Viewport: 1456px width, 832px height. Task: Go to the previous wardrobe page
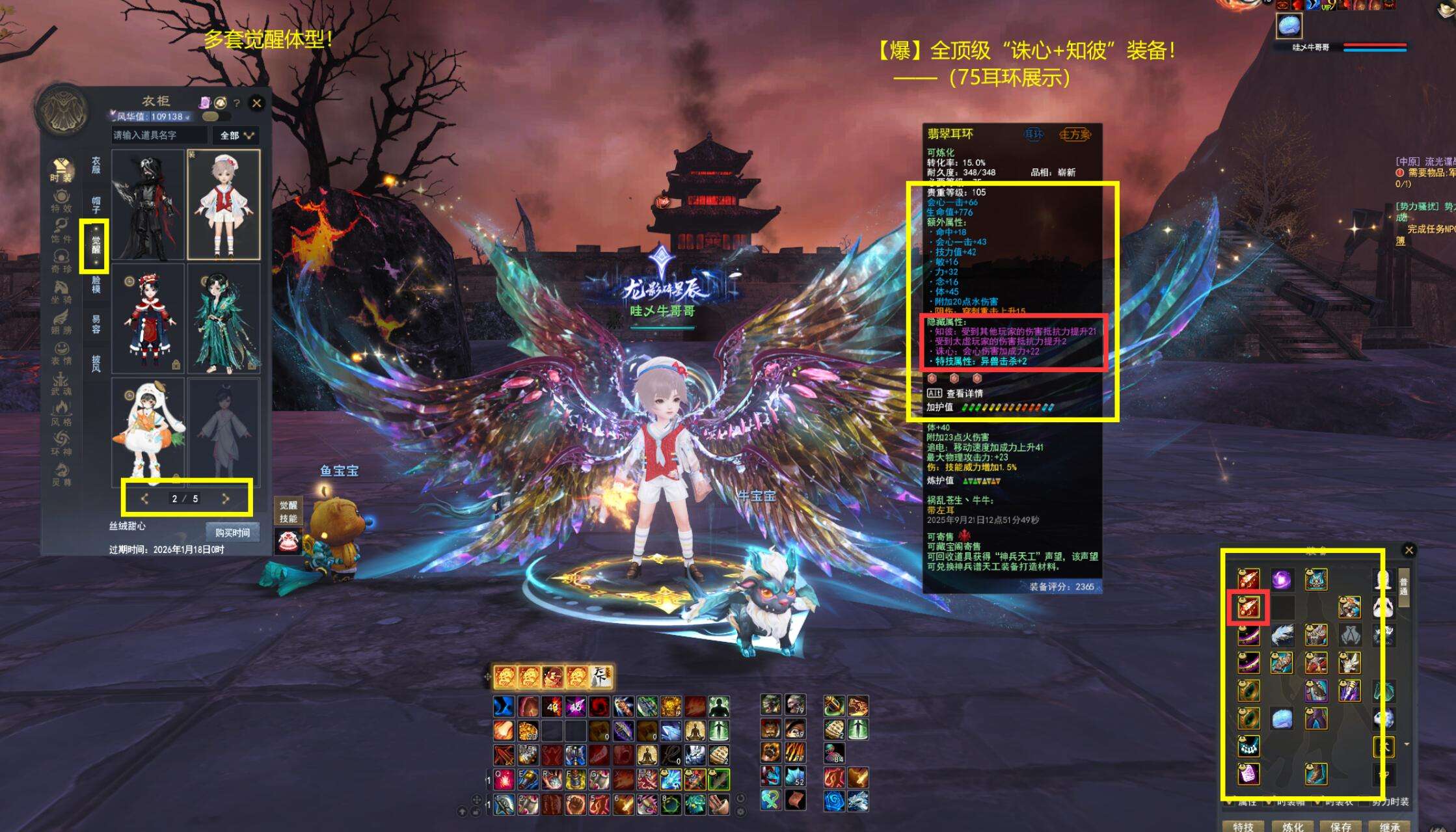coord(145,499)
